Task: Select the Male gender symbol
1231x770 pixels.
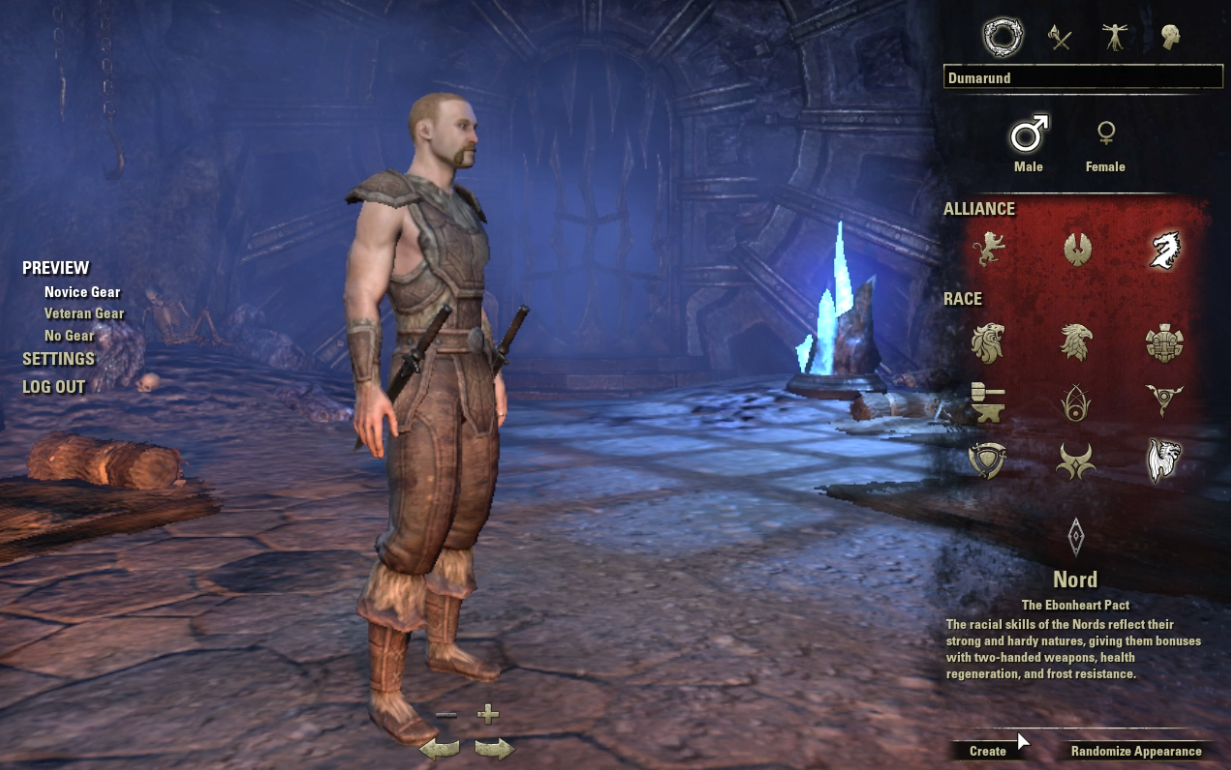Action: click(x=1028, y=133)
